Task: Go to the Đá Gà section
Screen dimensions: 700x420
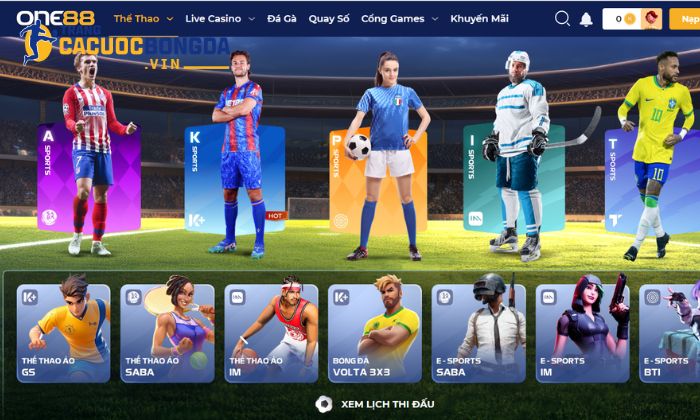Action: click(x=280, y=19)
